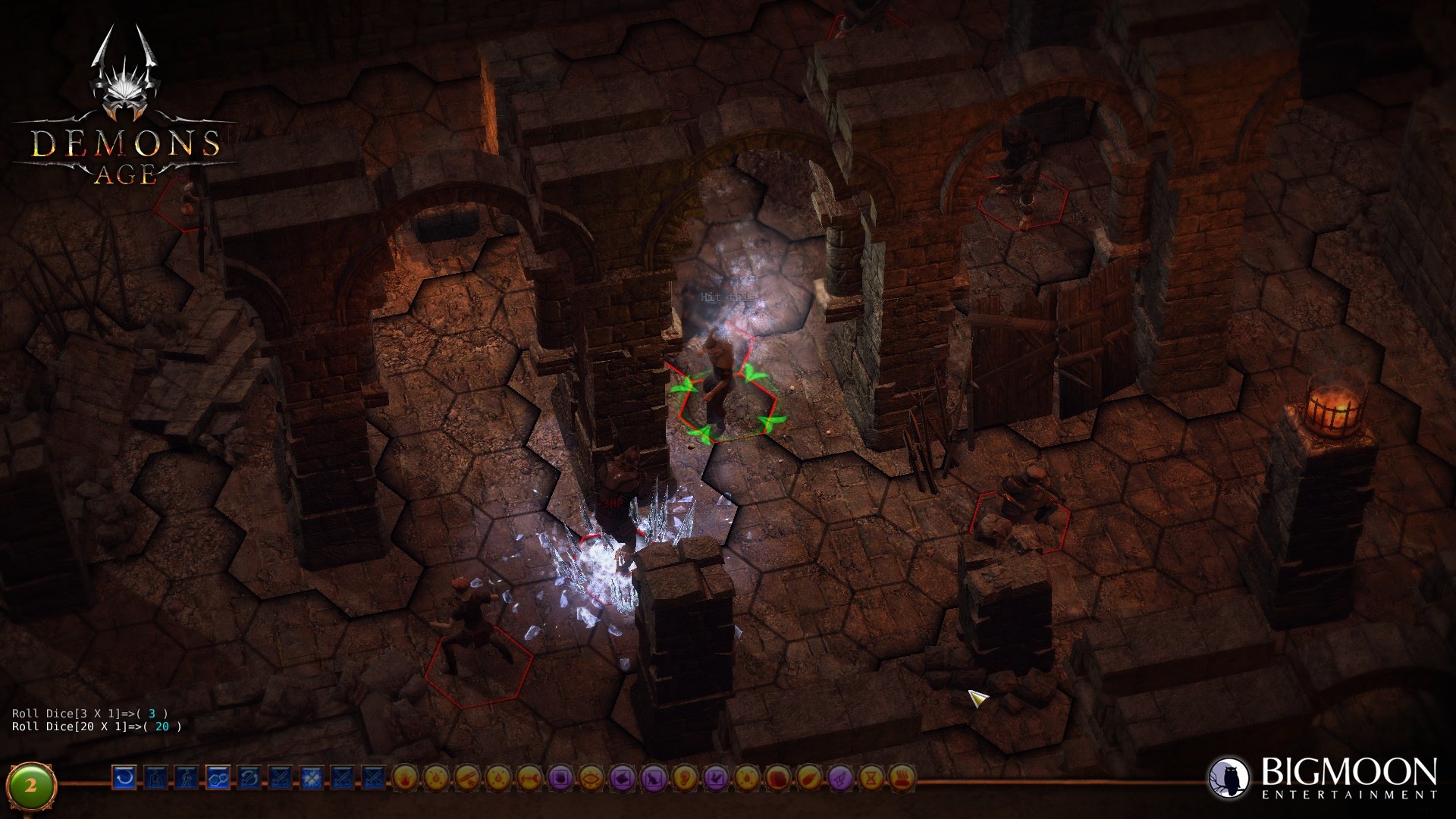Choose the purple wolf head spell
The width and height of the screenshot is (1456, 819).
pyautogui.click(x=623, y=777)
